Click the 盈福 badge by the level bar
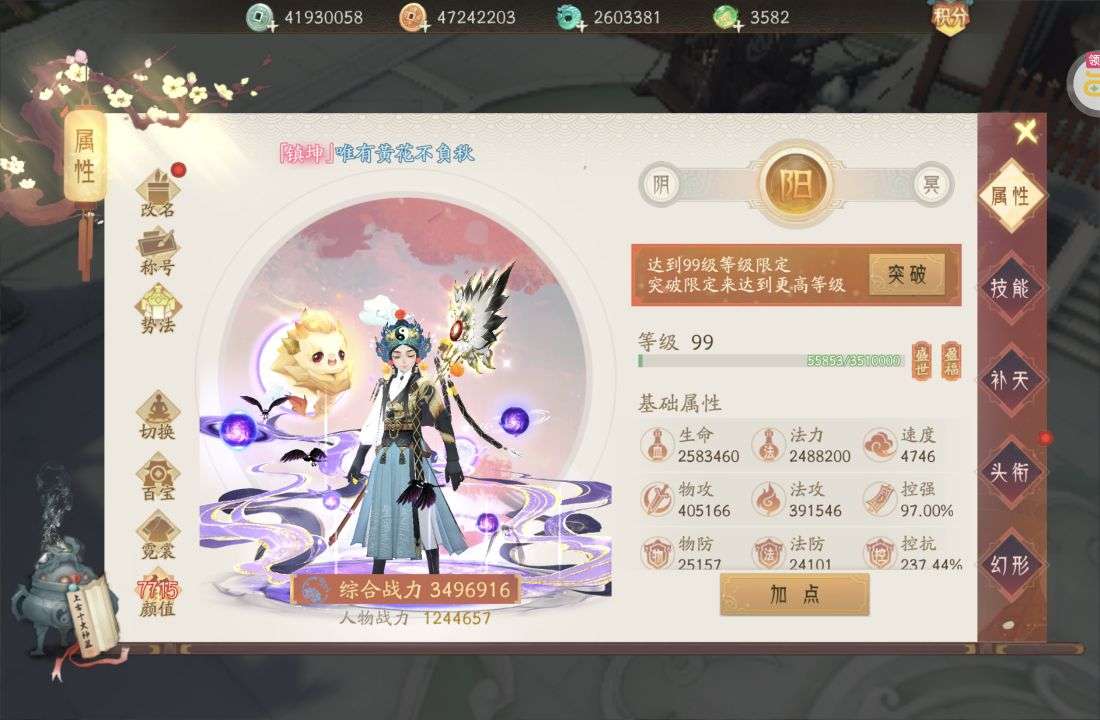1100x720 pixels. point(951,358)
